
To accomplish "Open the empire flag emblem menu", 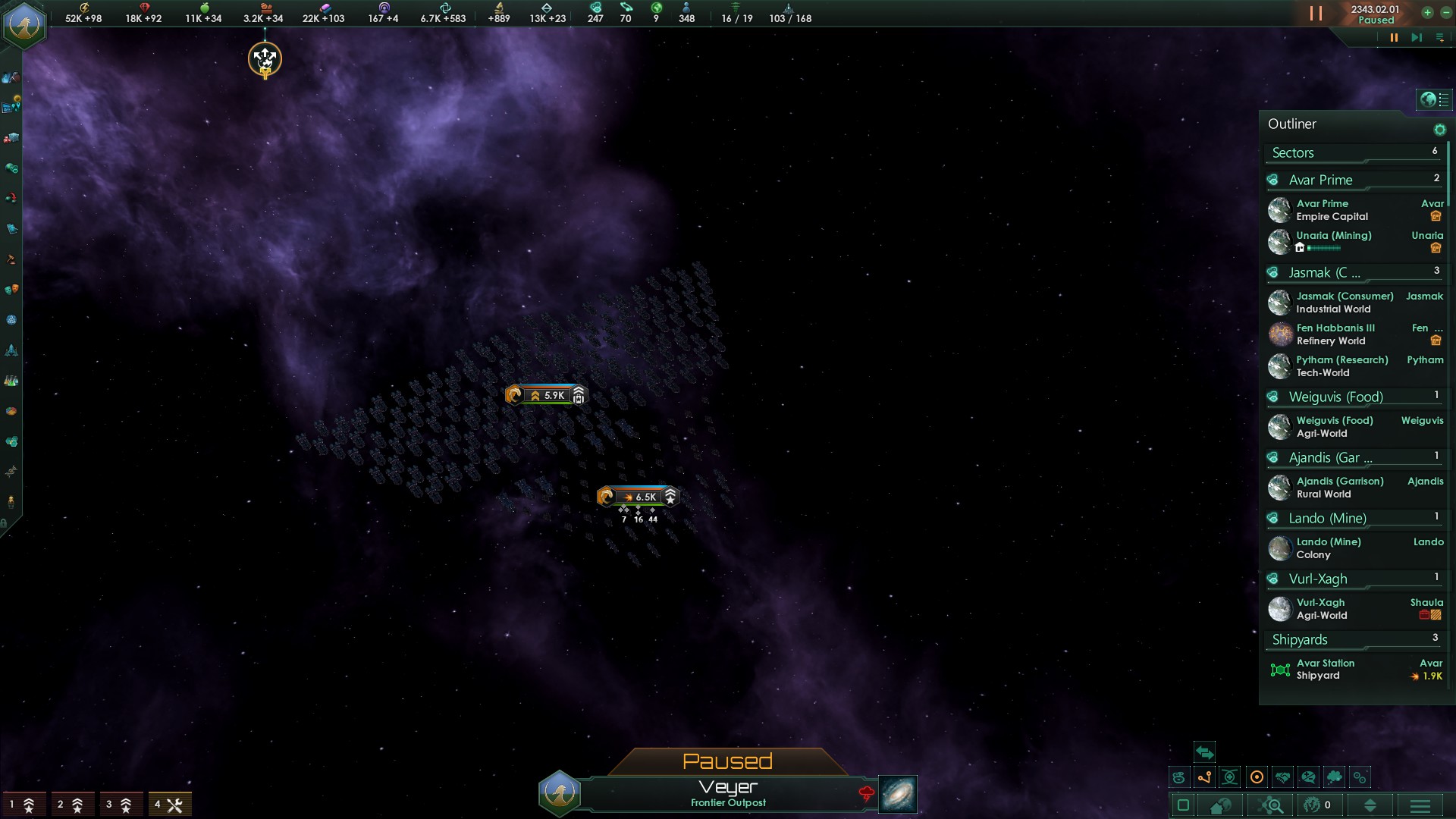I will (25, 25).
